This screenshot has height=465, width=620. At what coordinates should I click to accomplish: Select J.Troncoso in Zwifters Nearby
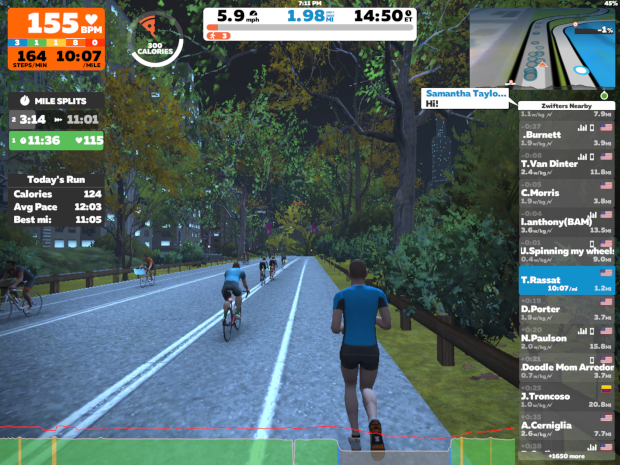pos(566,399)
